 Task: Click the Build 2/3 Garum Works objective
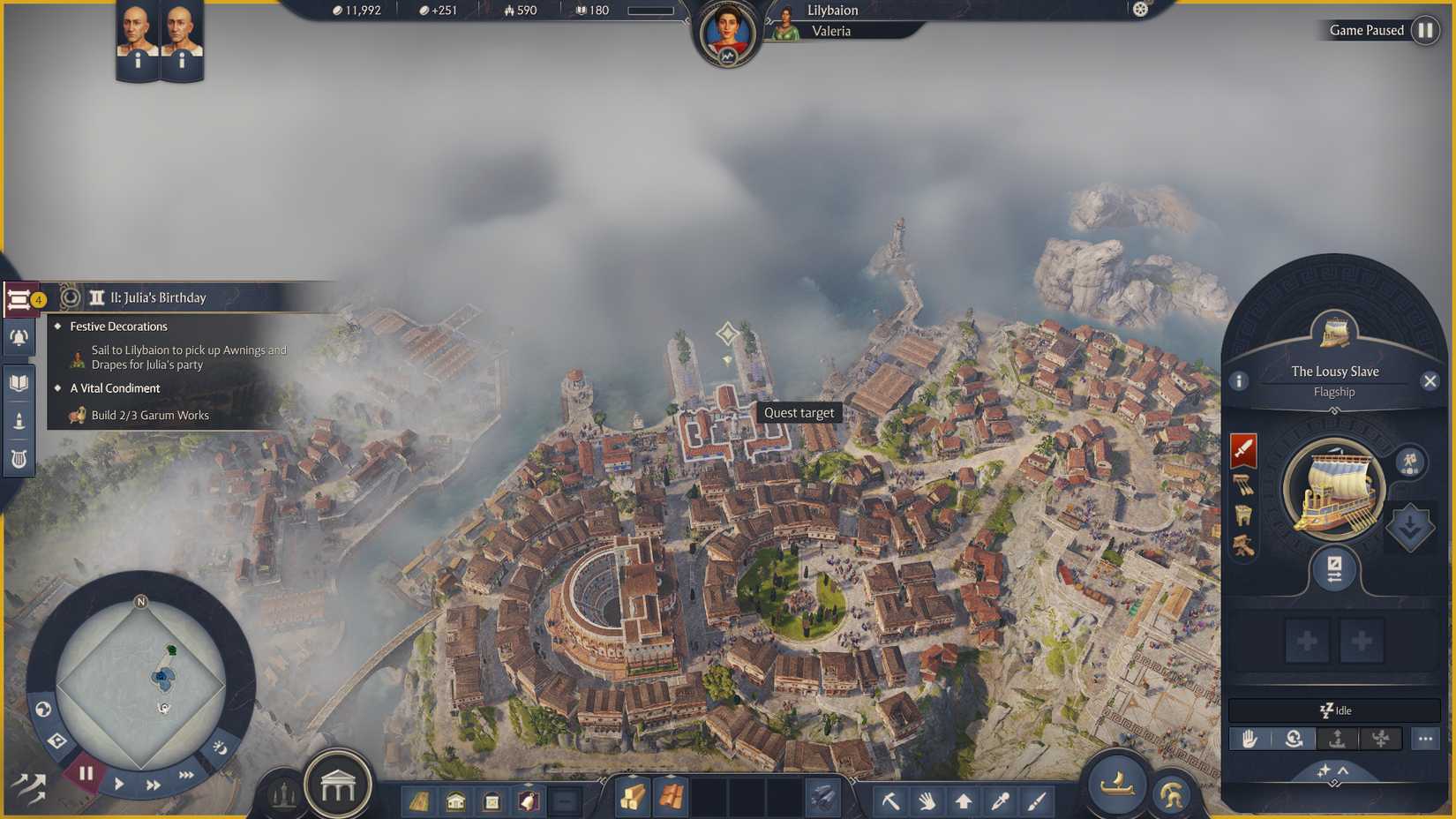click(151, 415)
